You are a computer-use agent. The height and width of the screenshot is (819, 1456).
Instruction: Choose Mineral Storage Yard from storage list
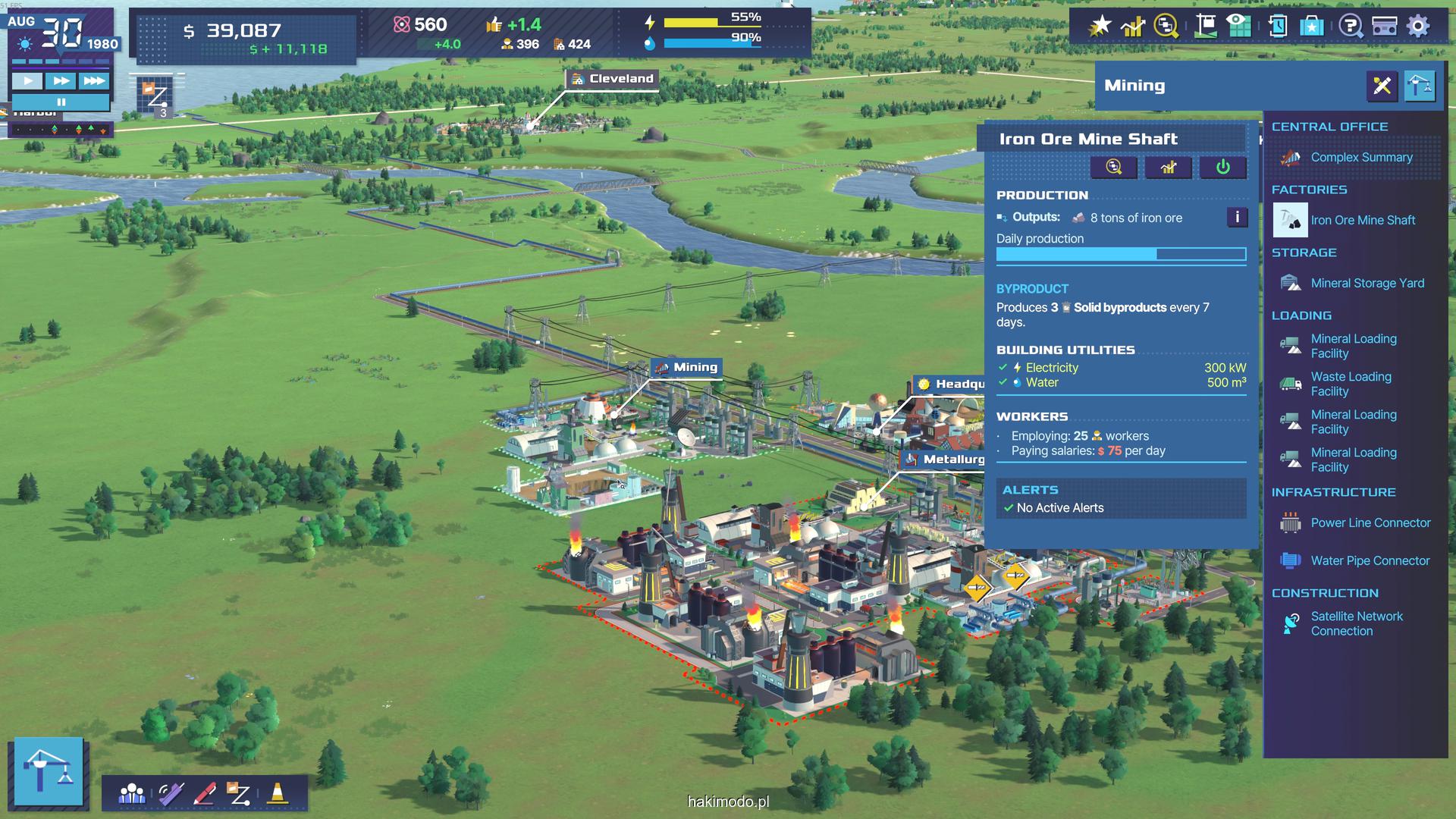pyautogui.click(x=1367, y=284)
